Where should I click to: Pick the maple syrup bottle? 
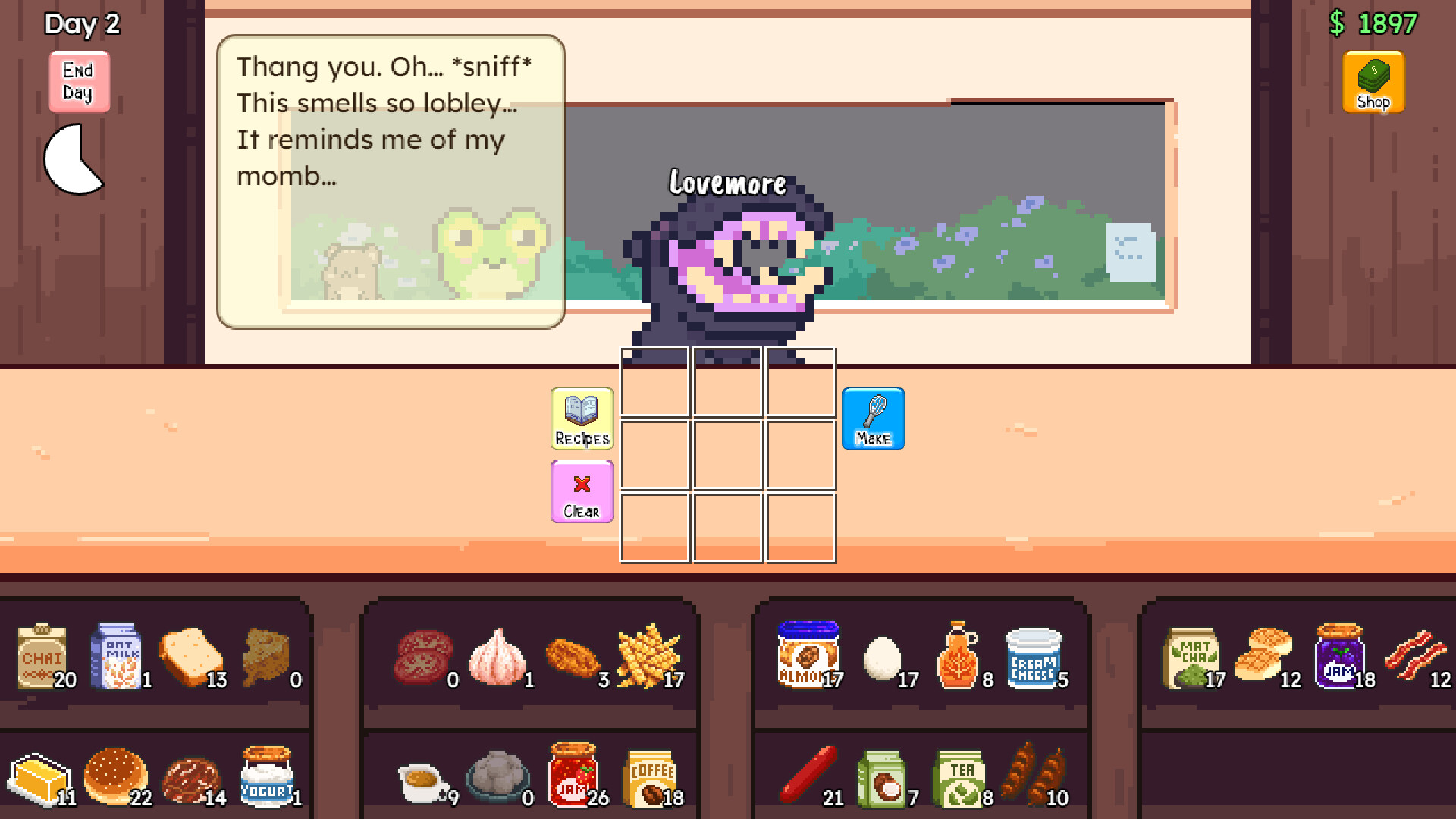[x=959, y=655]
